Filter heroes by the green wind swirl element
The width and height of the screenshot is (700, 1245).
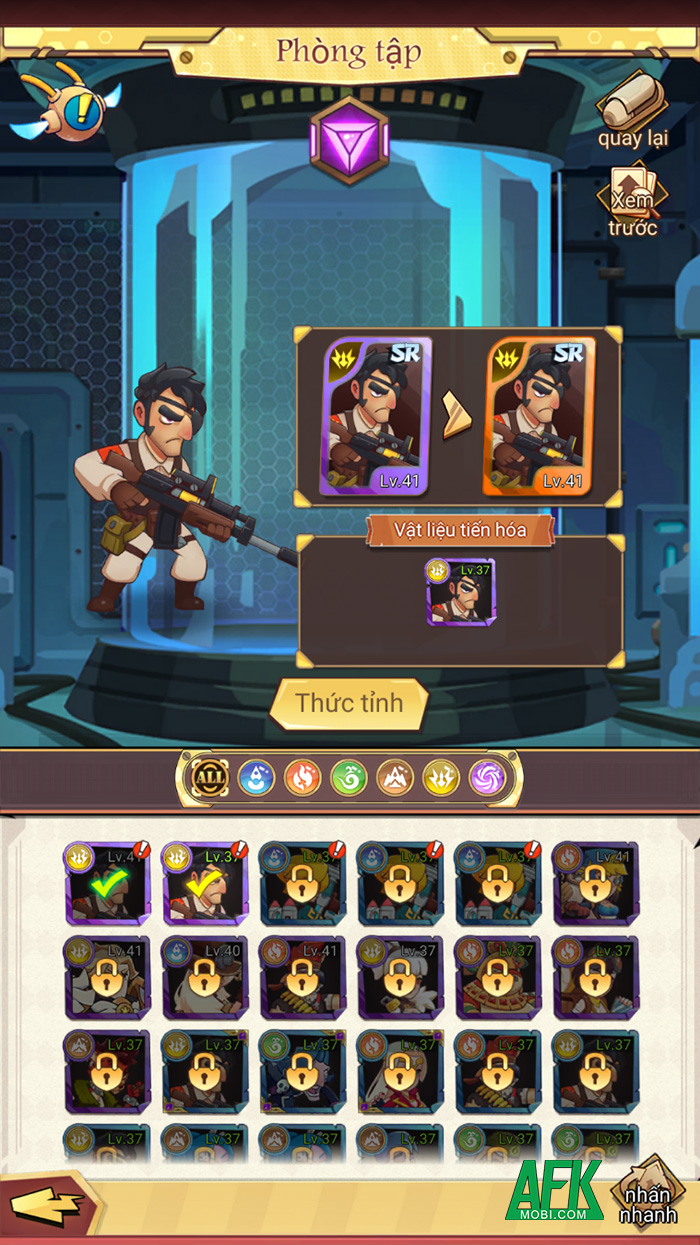click(349, 777)
